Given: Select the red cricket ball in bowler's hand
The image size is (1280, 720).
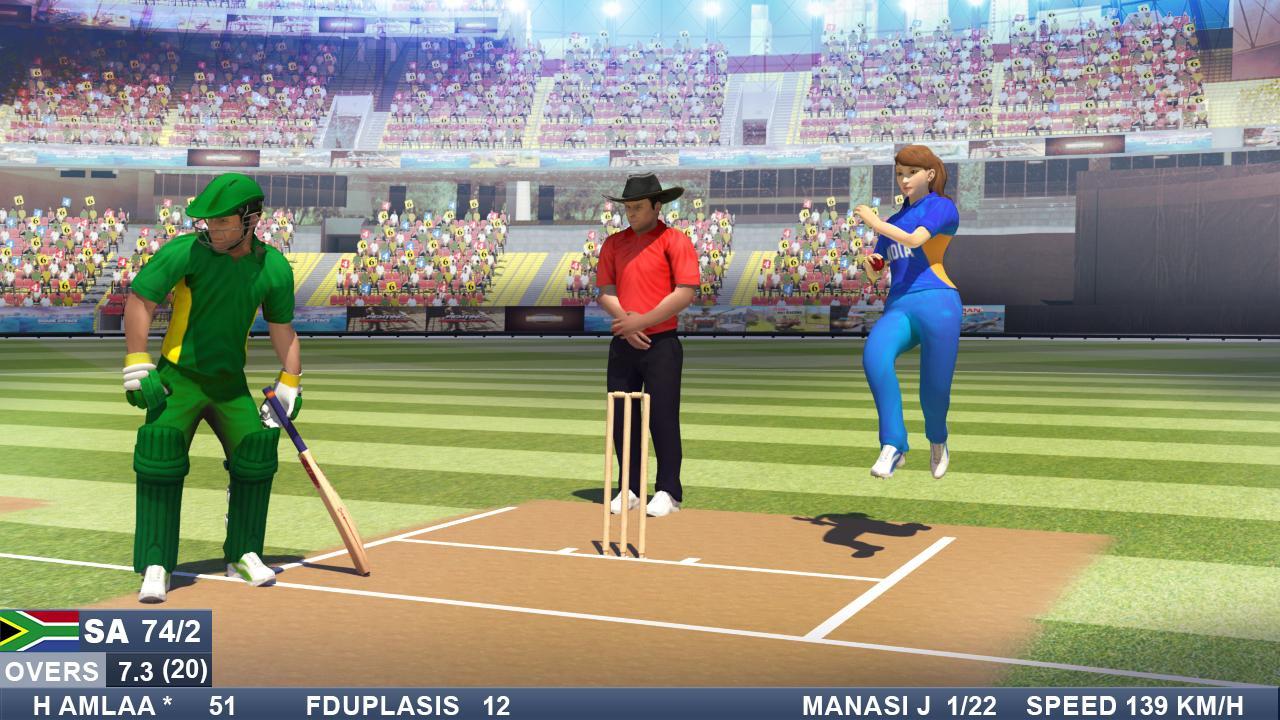Looking at the screenshot, I should [878, 262].
